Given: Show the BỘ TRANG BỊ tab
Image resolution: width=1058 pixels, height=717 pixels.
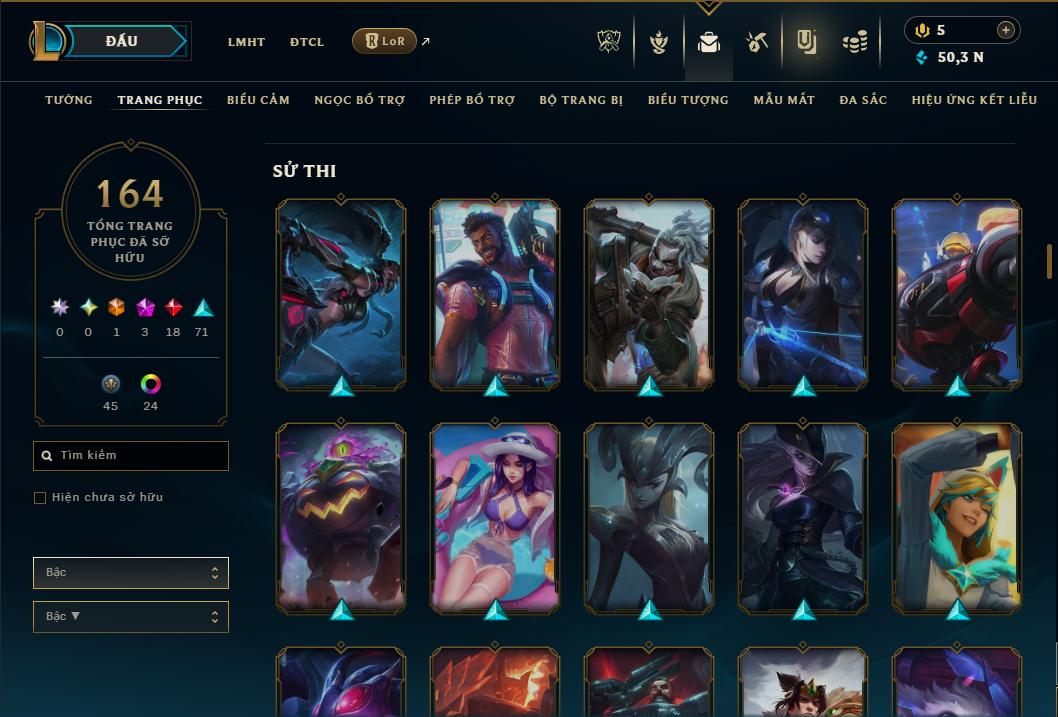Looking at the screenshot, I should coord(581,100).
